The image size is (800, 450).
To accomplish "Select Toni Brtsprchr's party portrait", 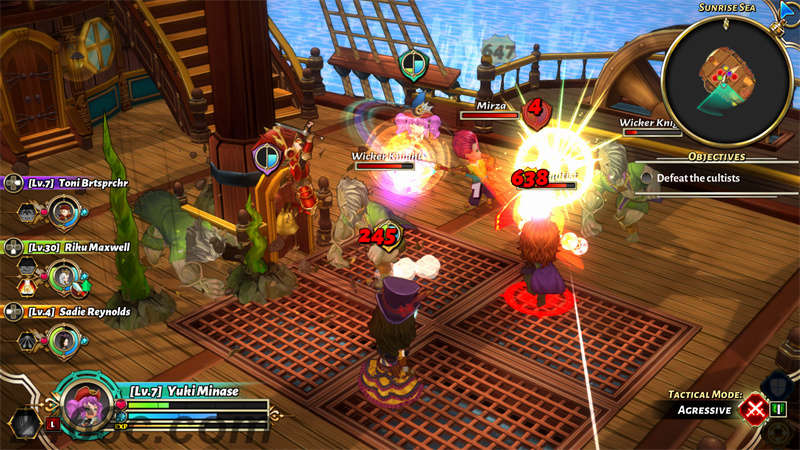I will pyautogui.click(x=64, y=211).
